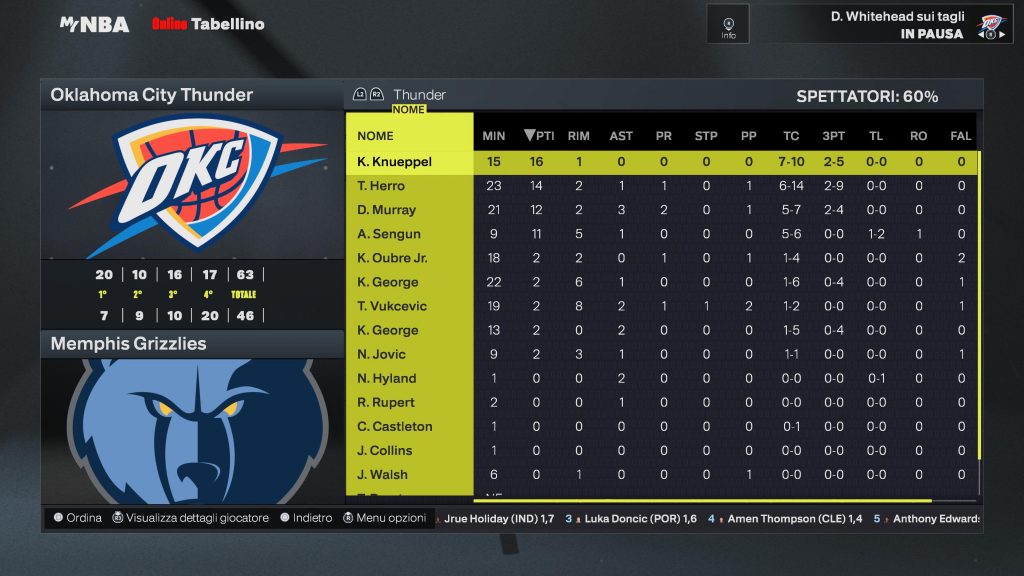
Task: Choose T. Vukcevic's row
Action: (391, 306)
